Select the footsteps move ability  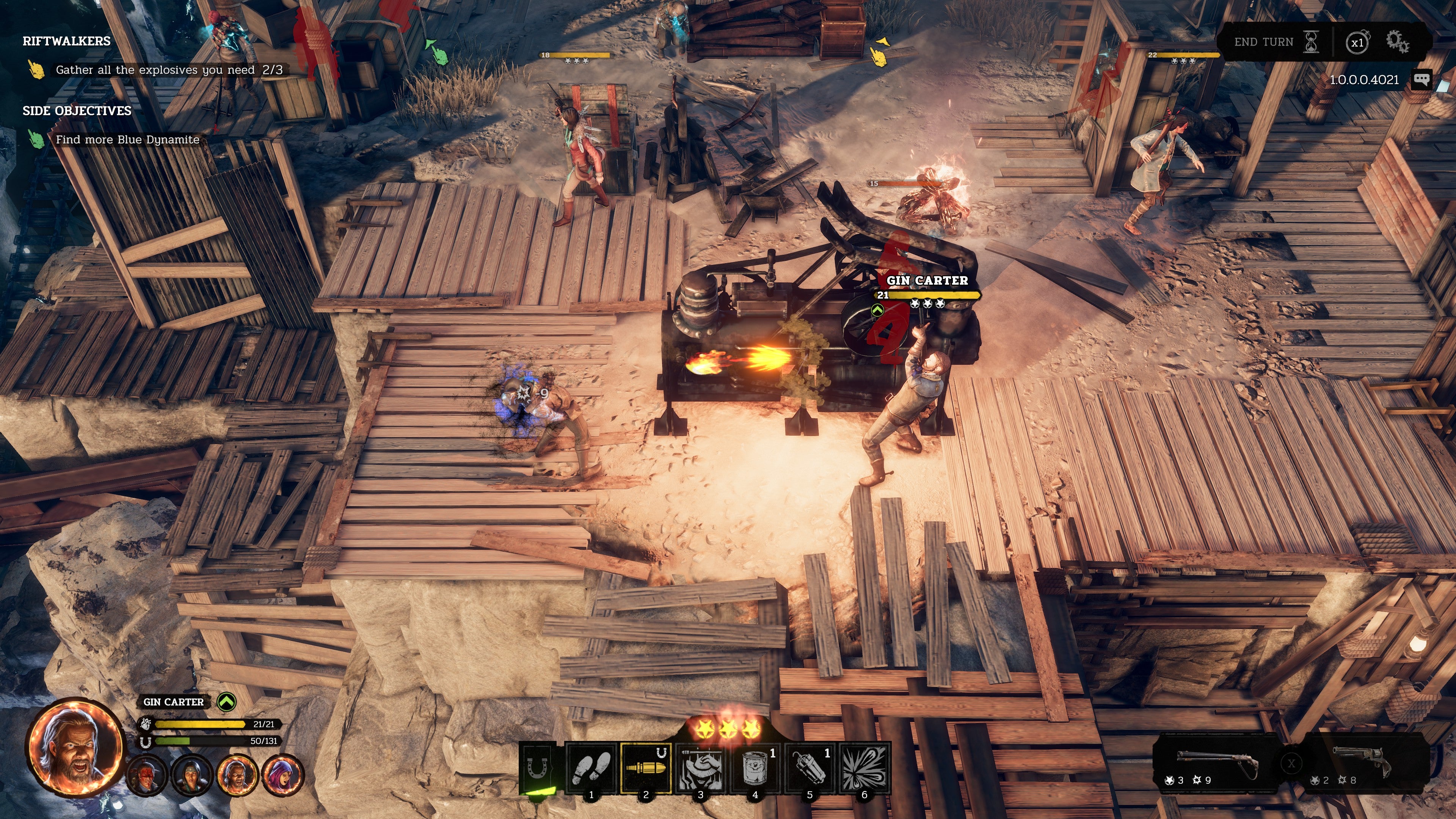tap(591, 768)
